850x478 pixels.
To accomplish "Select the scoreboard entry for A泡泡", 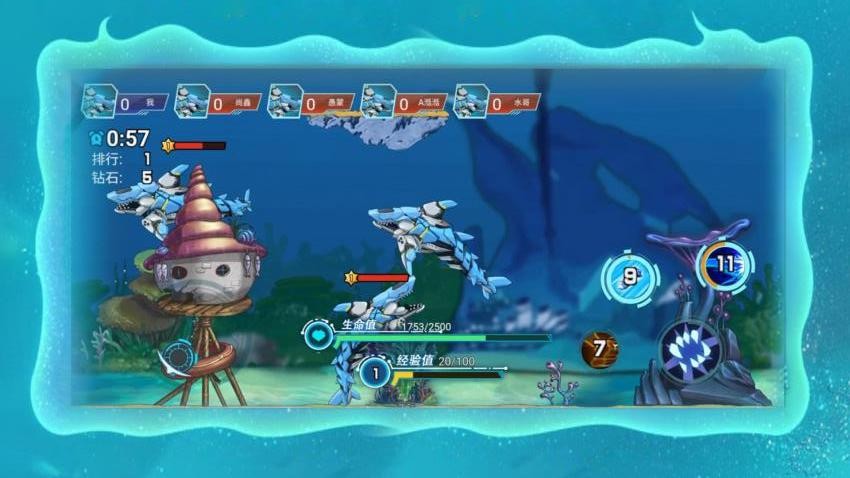I will (x=404, y=102).
